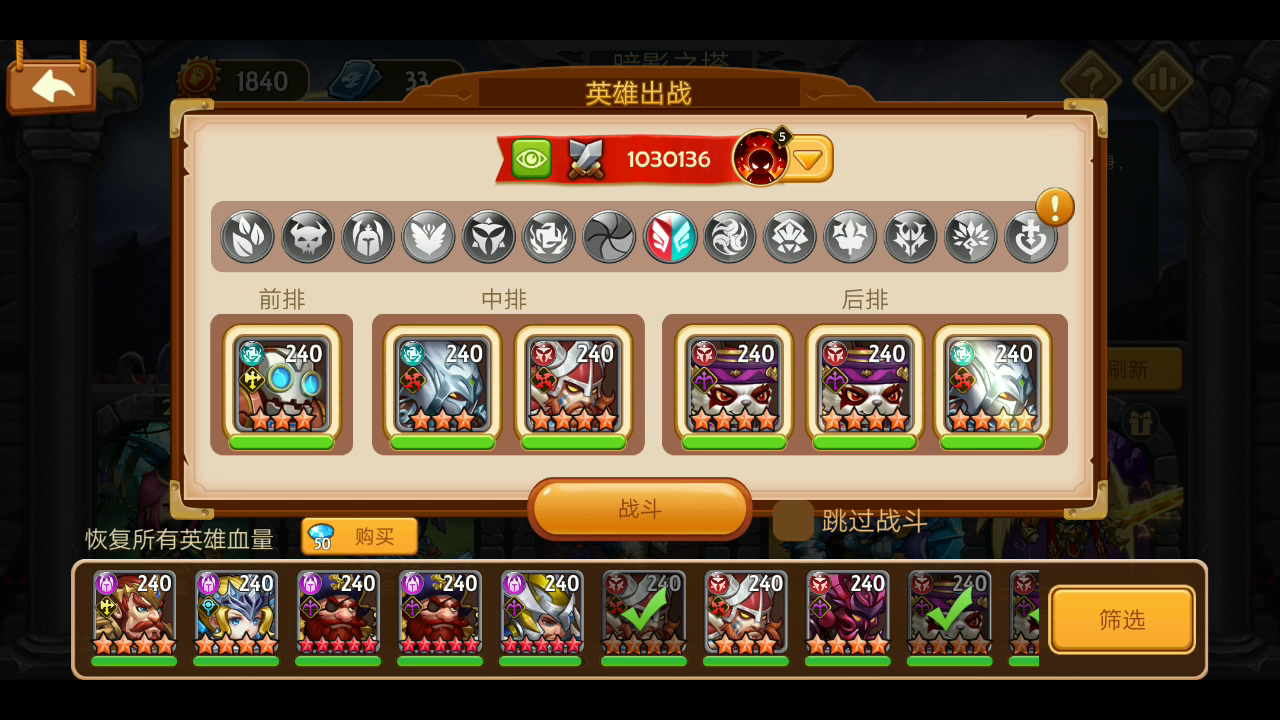Click the wooden back arrow sign

coord(51,84)
